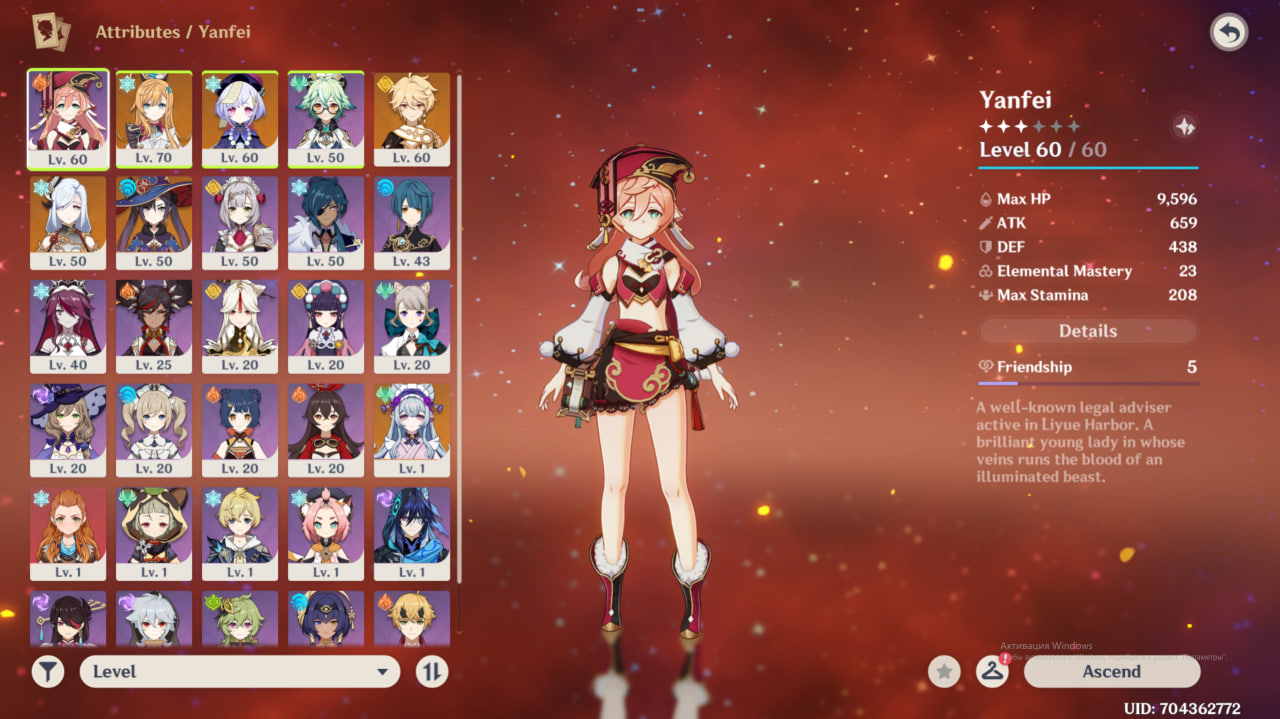Open the outfit hanger icon
Viewport: 1280px width, 719px height.
pyautogui.click(x=992, y=672)
